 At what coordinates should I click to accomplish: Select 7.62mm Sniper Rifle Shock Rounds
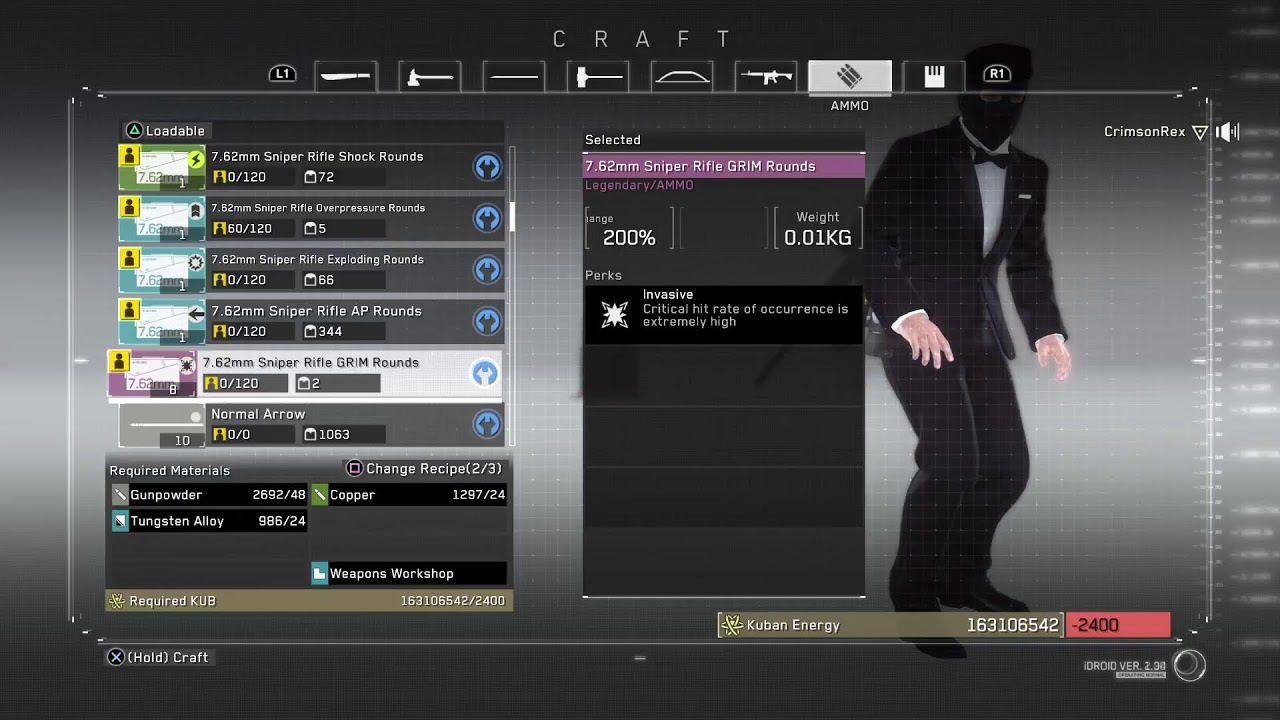pyautogui.click(x=316, y=157)
